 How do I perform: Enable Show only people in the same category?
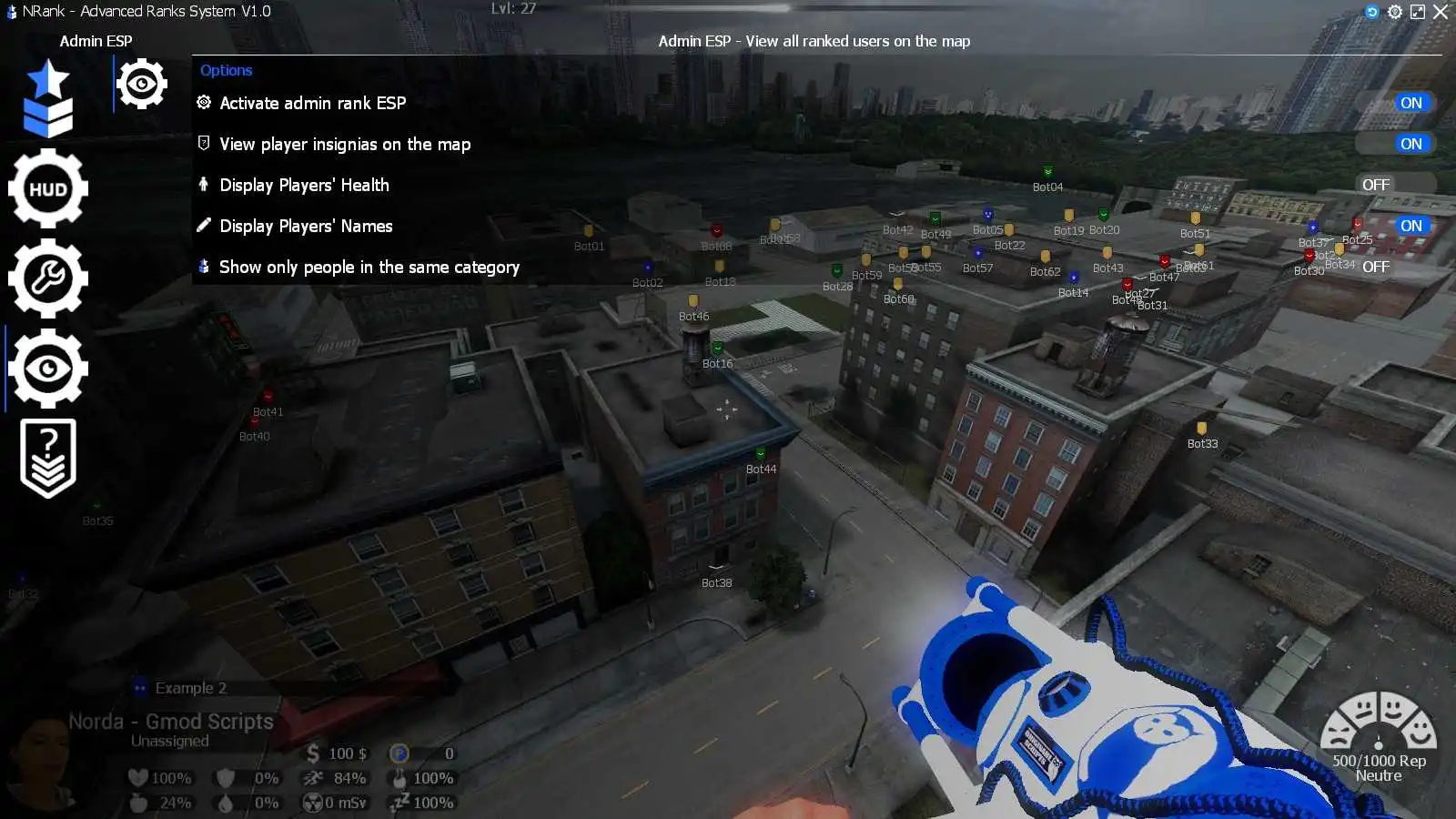point(1397,267)
